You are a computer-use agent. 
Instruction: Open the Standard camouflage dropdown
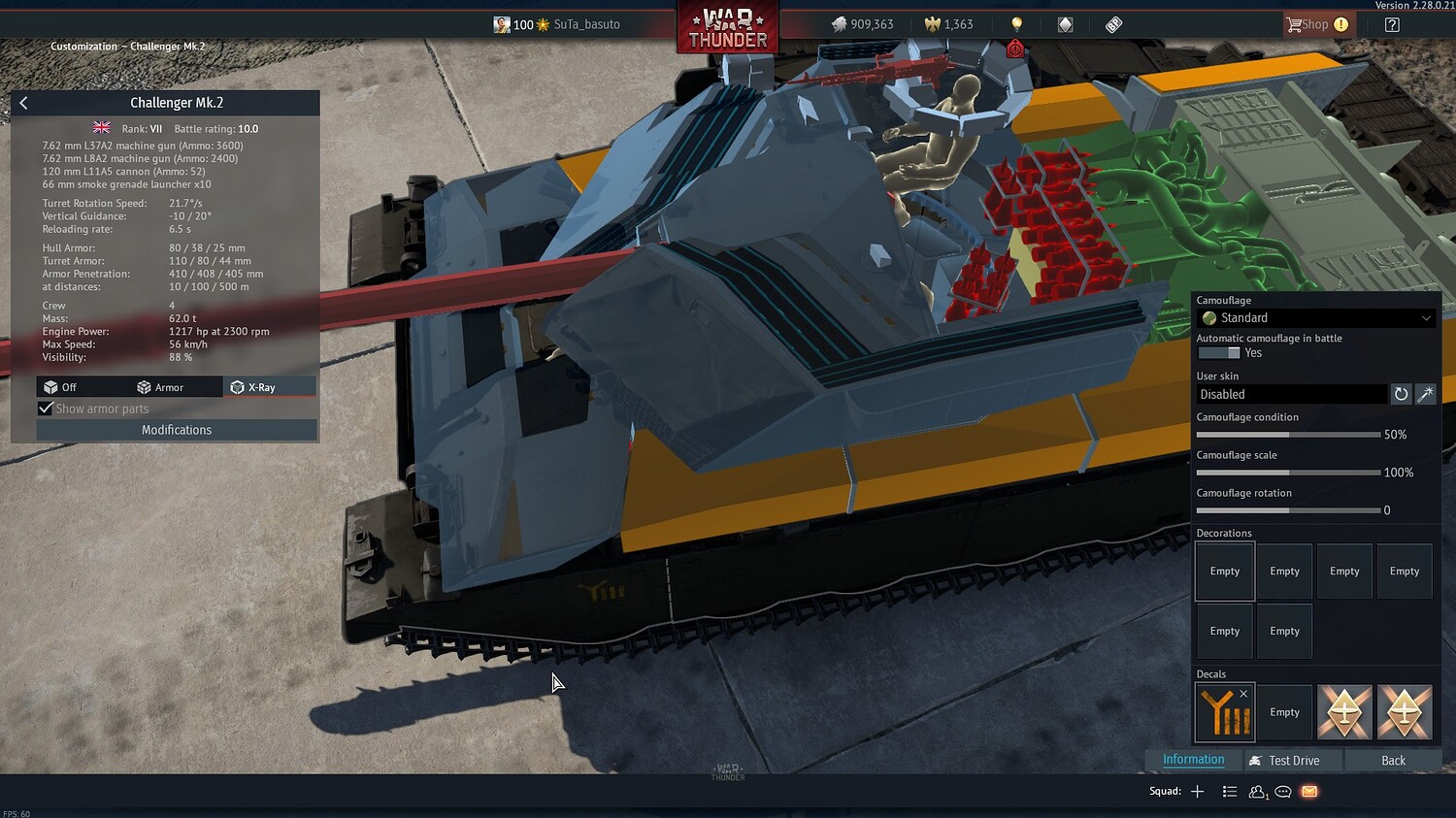[1315, 317]
